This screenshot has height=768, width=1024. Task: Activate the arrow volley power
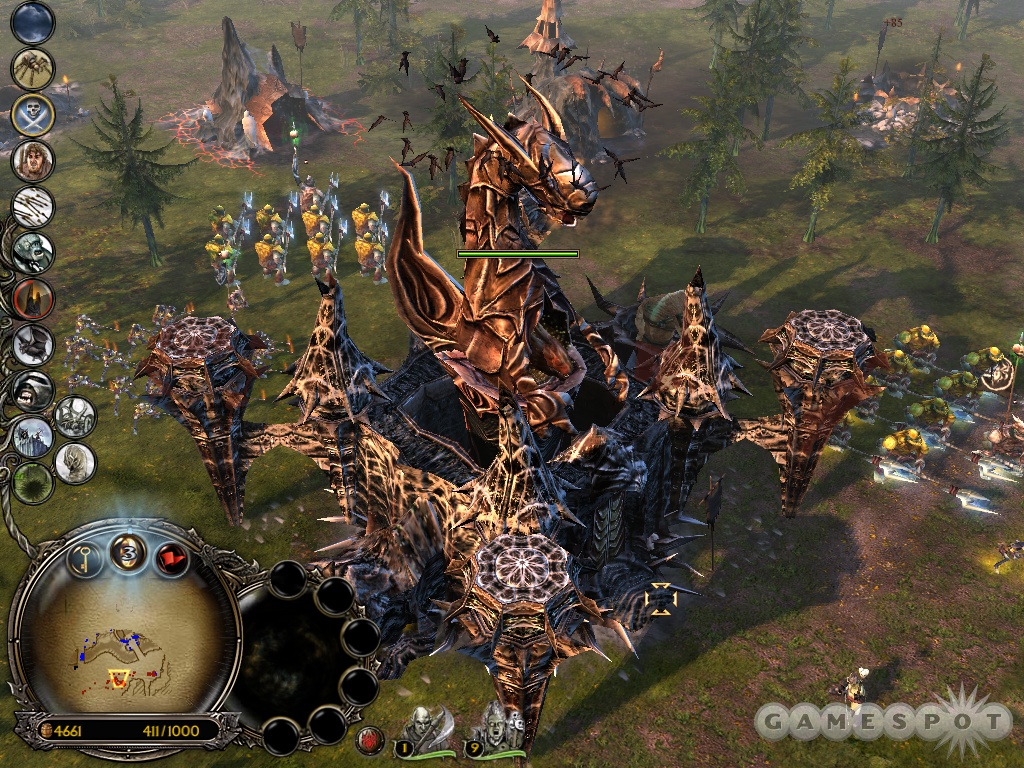(x=32, y=206)
